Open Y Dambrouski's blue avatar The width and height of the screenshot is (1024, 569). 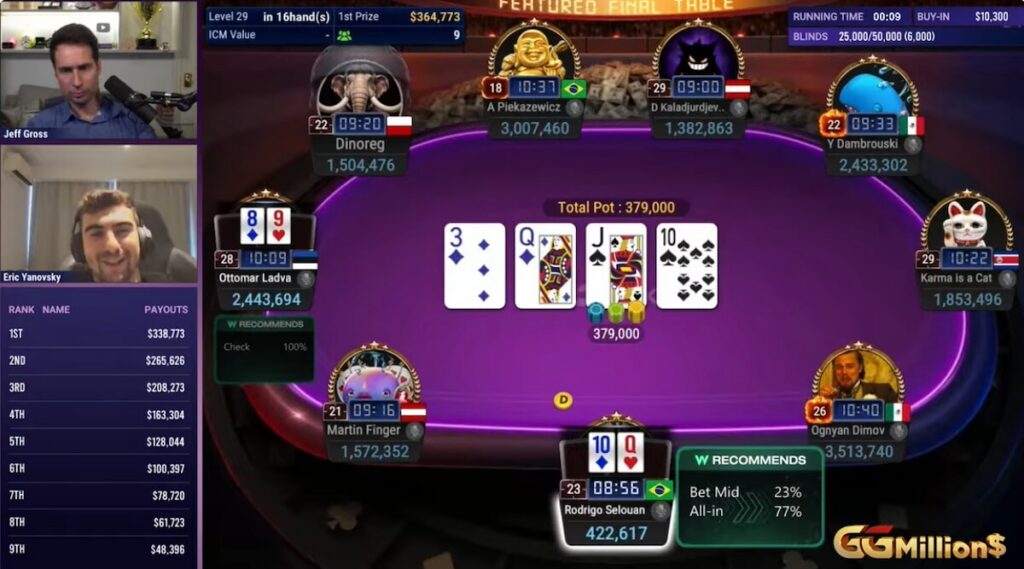pos(872,92)
